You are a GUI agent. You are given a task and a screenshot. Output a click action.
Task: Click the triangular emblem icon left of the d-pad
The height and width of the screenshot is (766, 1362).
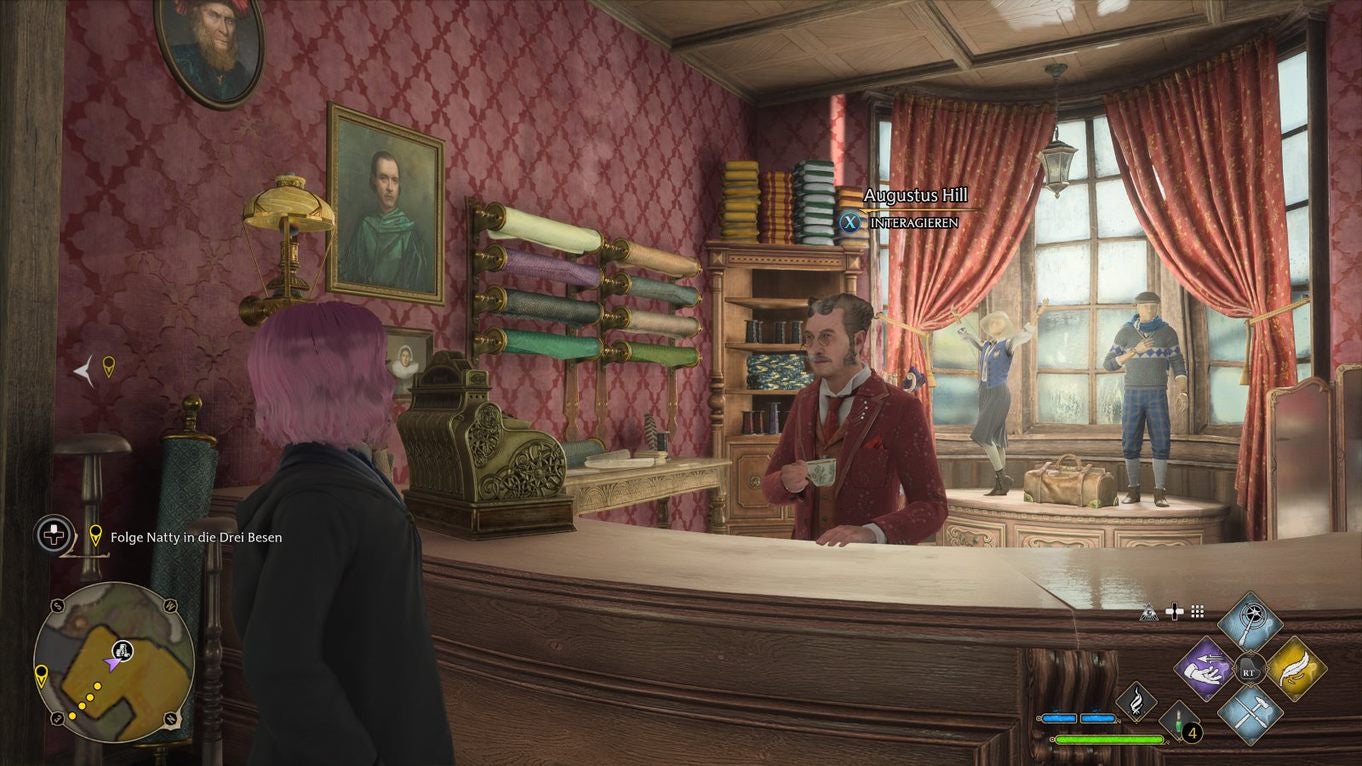[1149, 613]
